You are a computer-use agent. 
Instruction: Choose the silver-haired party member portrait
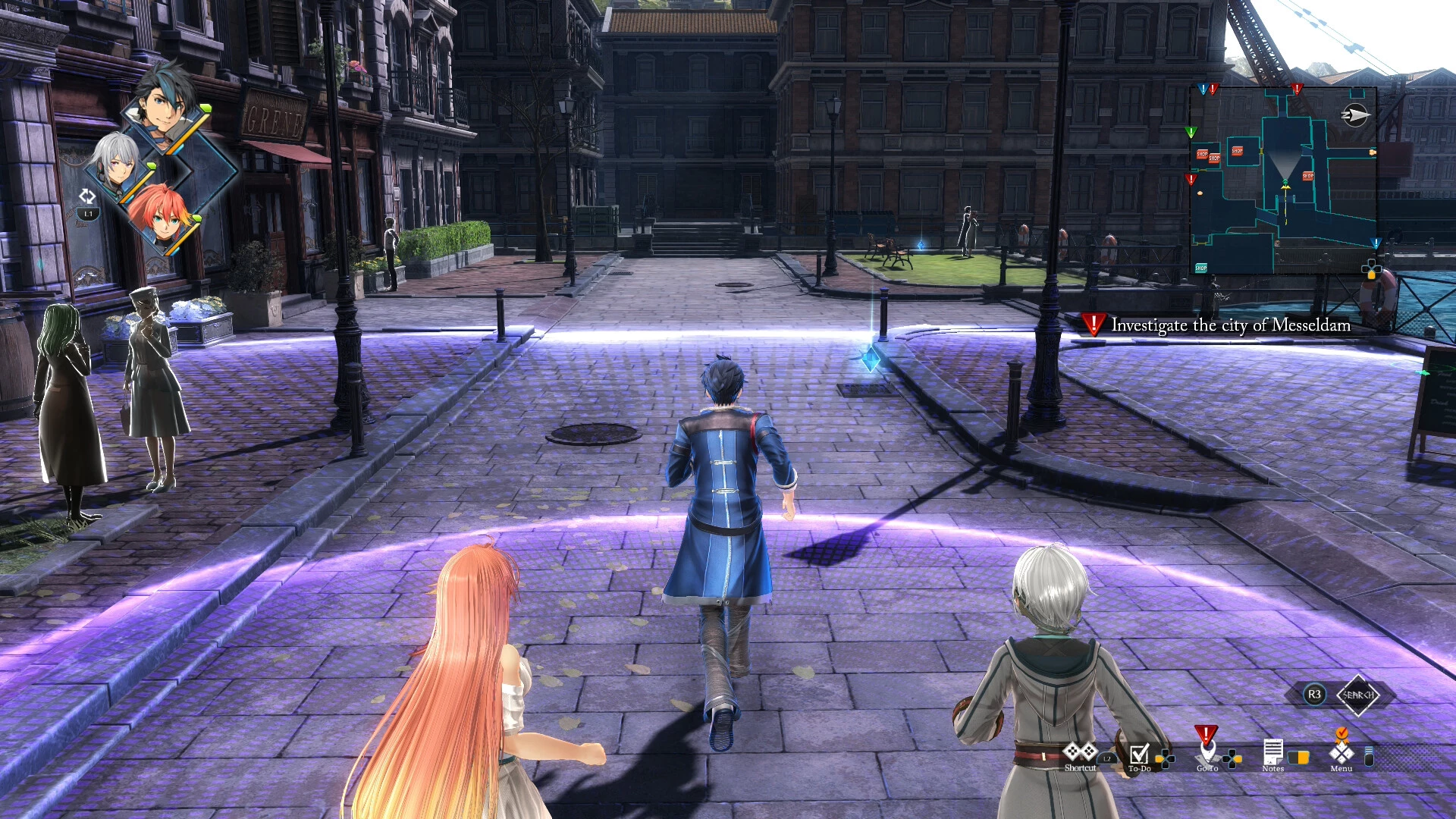tap(116, 163)
